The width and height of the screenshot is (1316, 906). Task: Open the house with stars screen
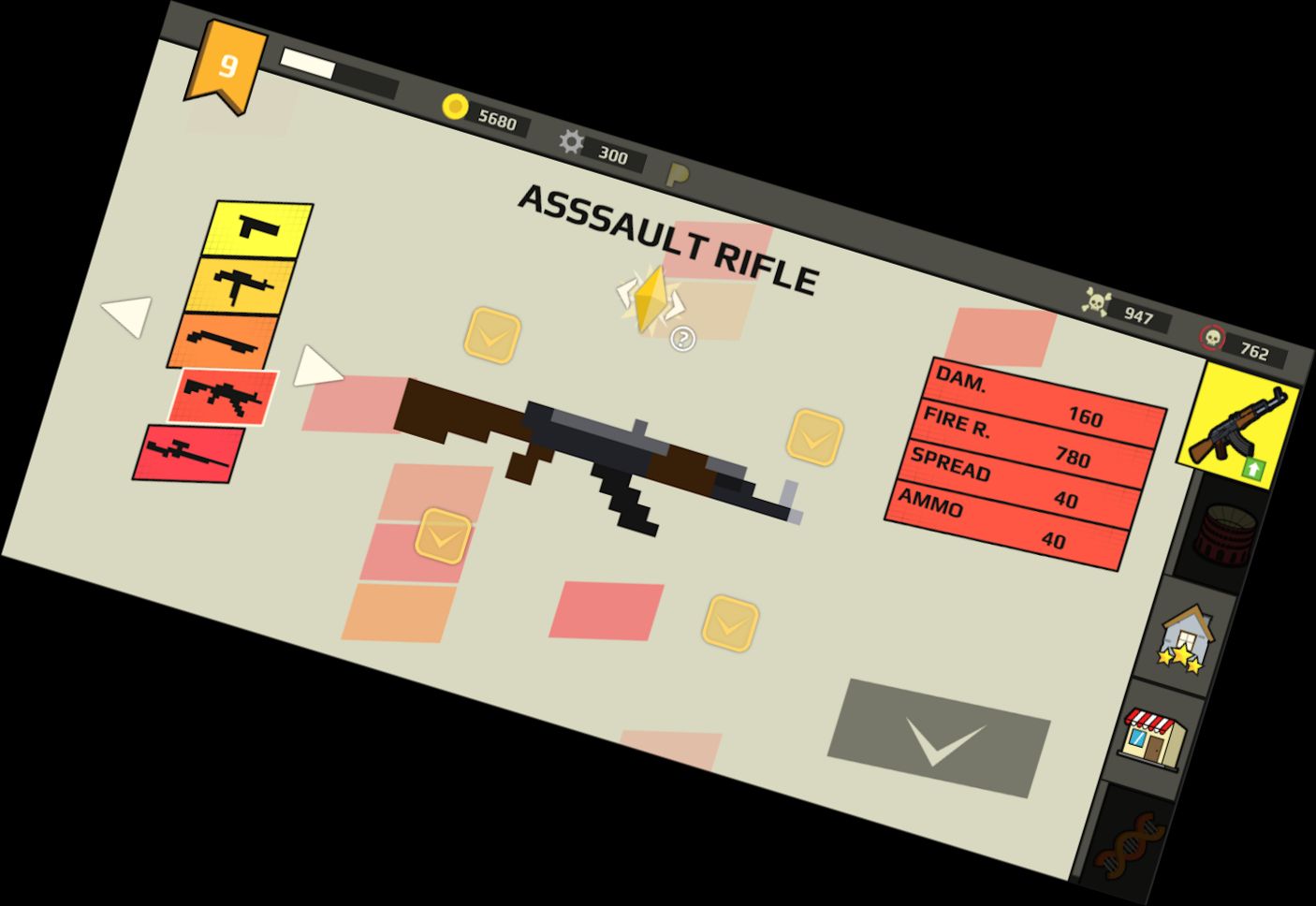pos(1187,644)
